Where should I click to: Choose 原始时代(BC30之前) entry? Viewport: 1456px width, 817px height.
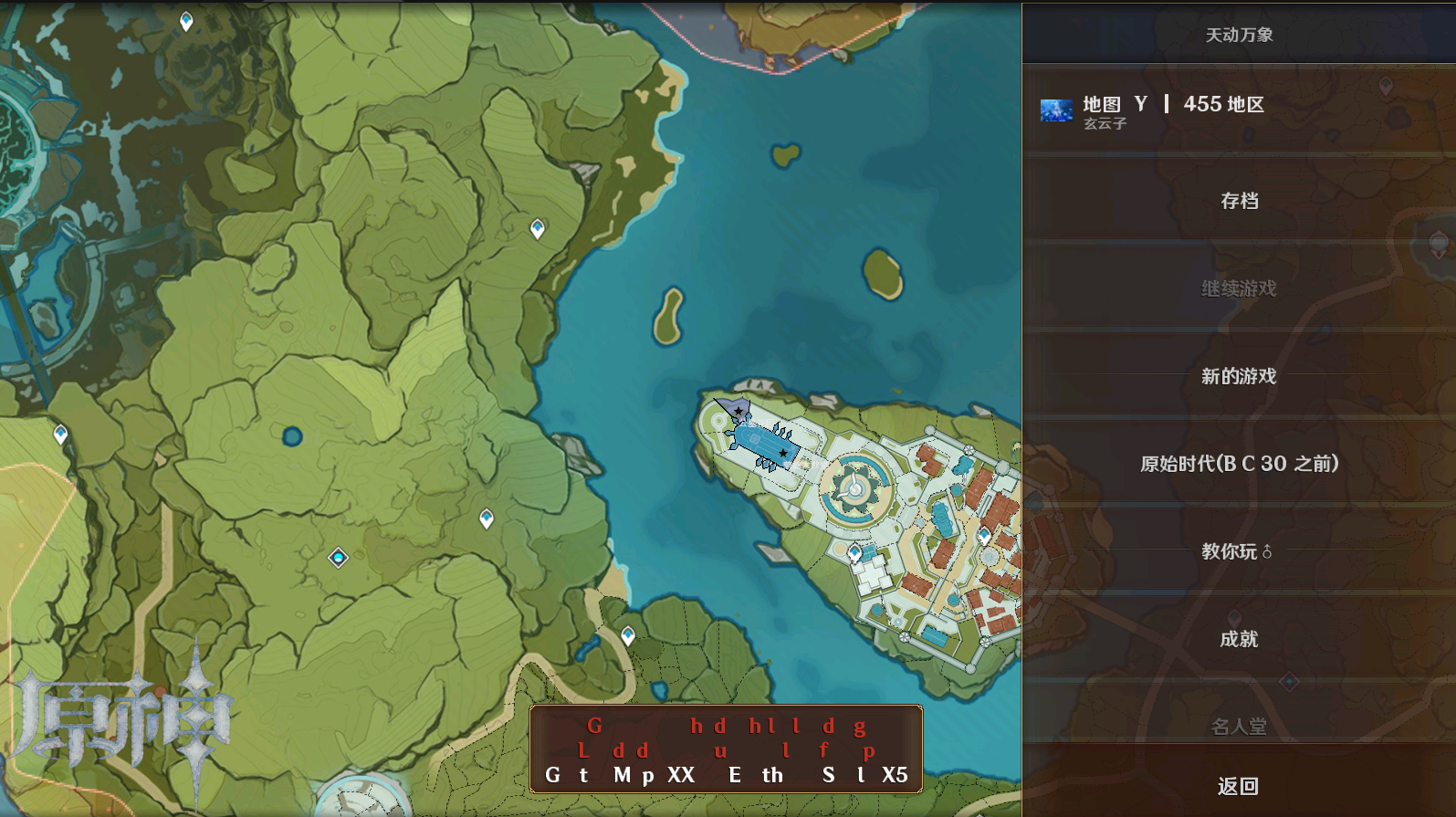click(x=1239, y=464)
